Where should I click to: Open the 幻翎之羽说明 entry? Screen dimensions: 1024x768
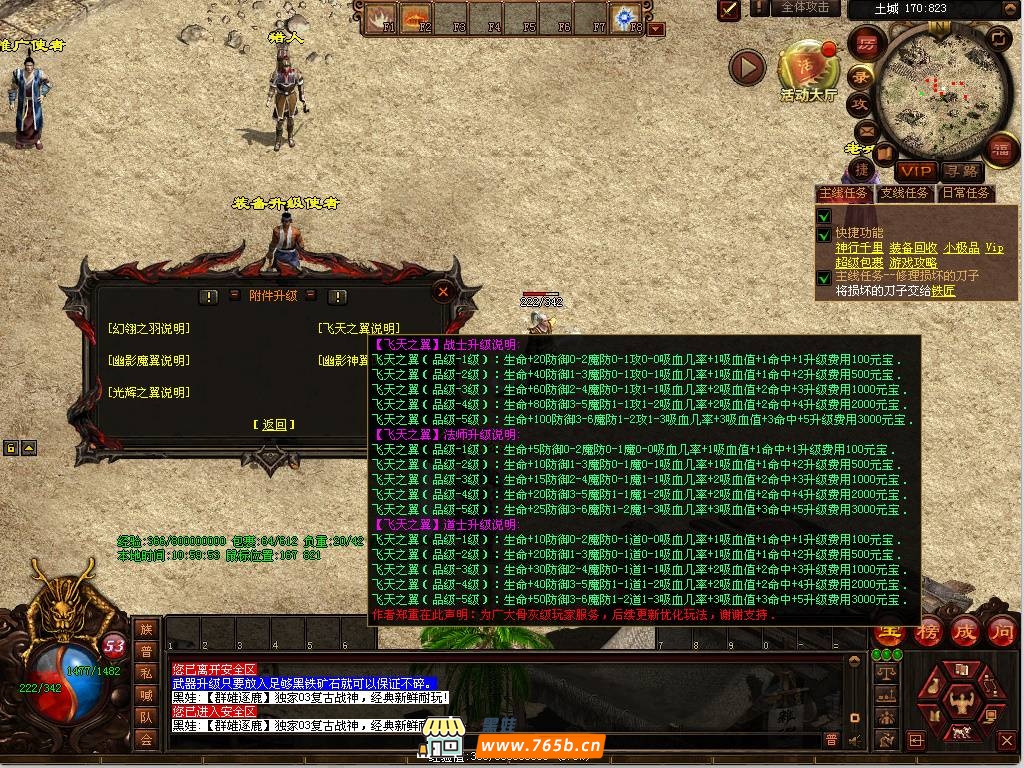(x=148, y=328)
